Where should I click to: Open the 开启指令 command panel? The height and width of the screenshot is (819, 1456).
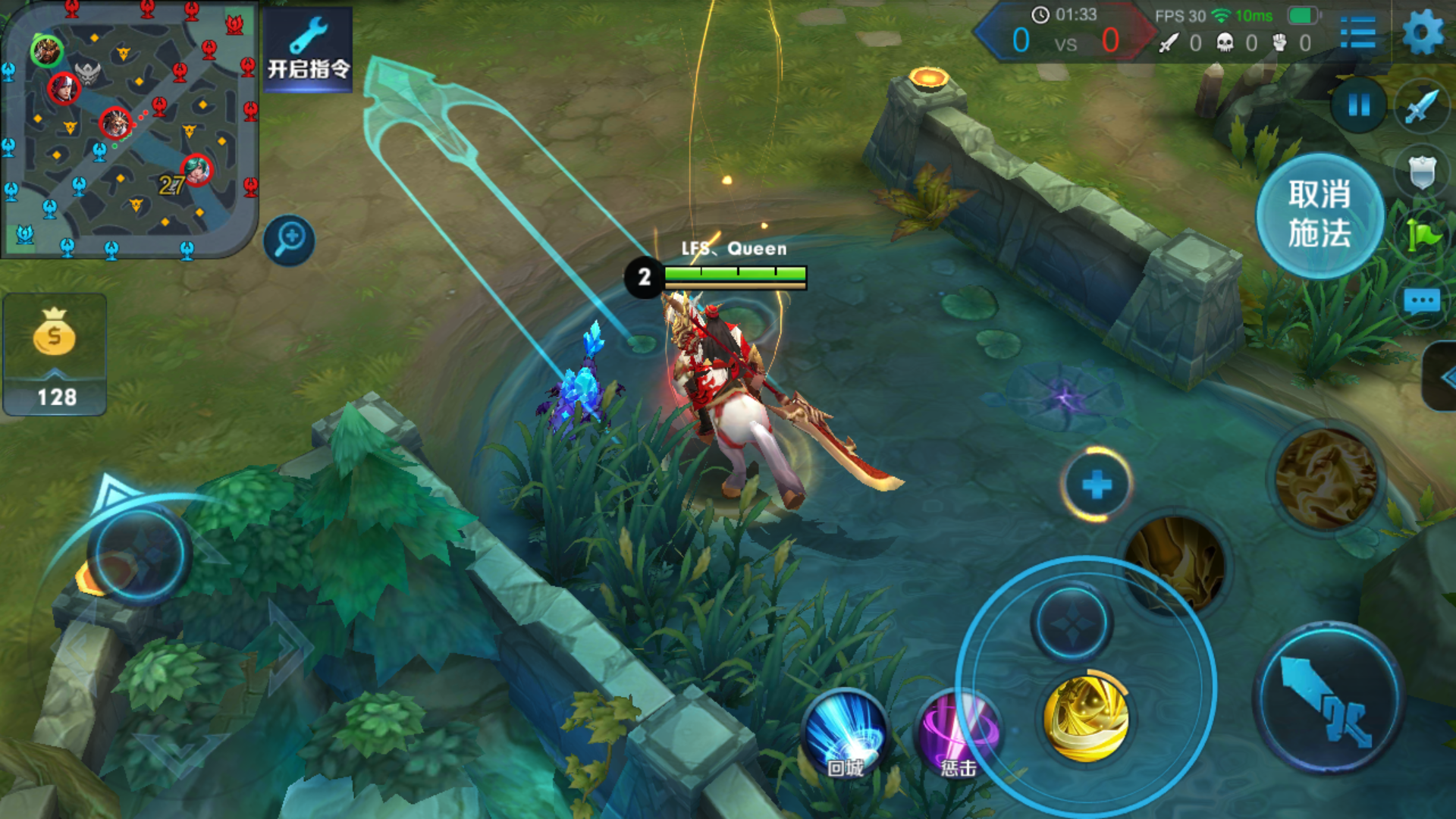pyautogui.click(x=308, y=50)
